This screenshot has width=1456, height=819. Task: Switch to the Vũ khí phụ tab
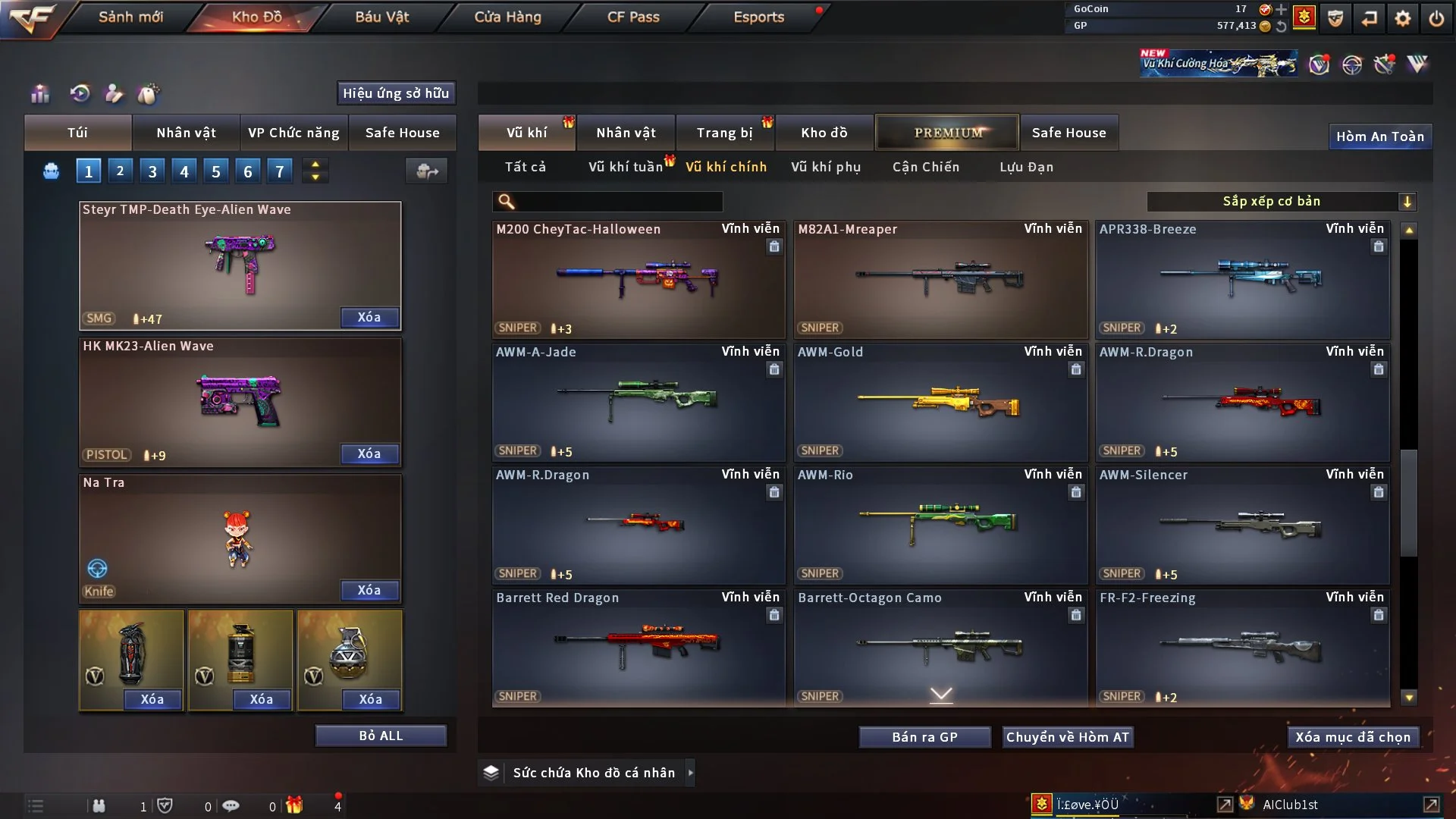coord(826,167)
